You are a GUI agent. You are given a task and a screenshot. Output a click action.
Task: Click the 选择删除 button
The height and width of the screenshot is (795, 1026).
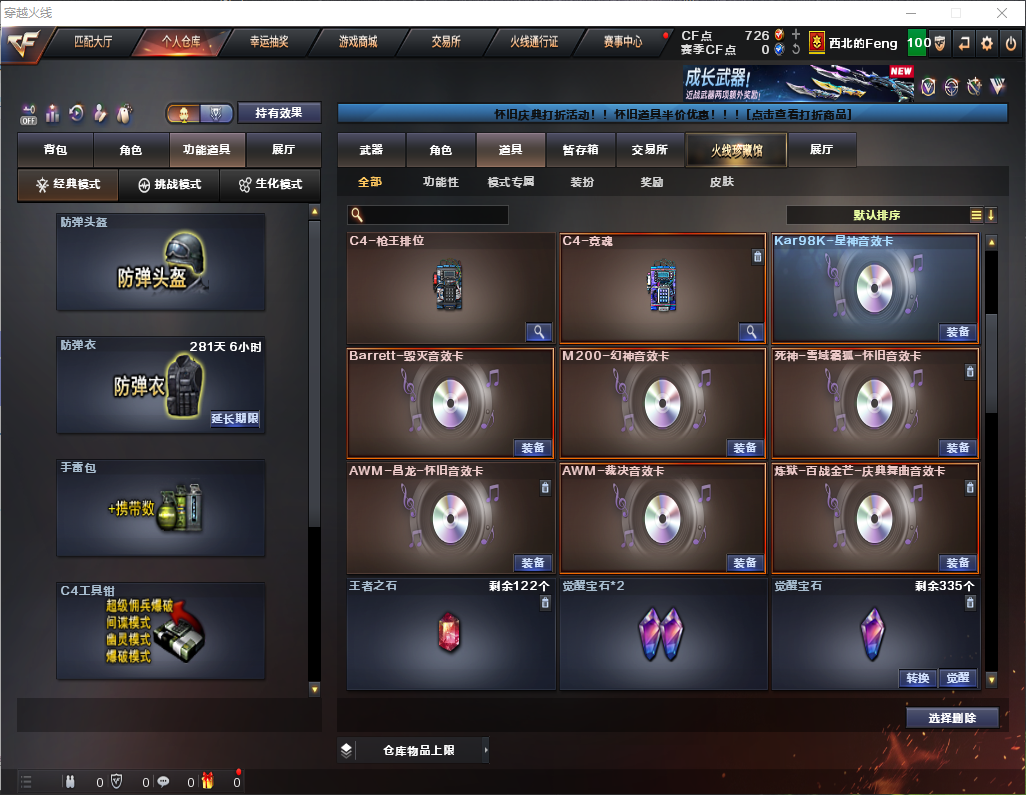pos(952,718)
